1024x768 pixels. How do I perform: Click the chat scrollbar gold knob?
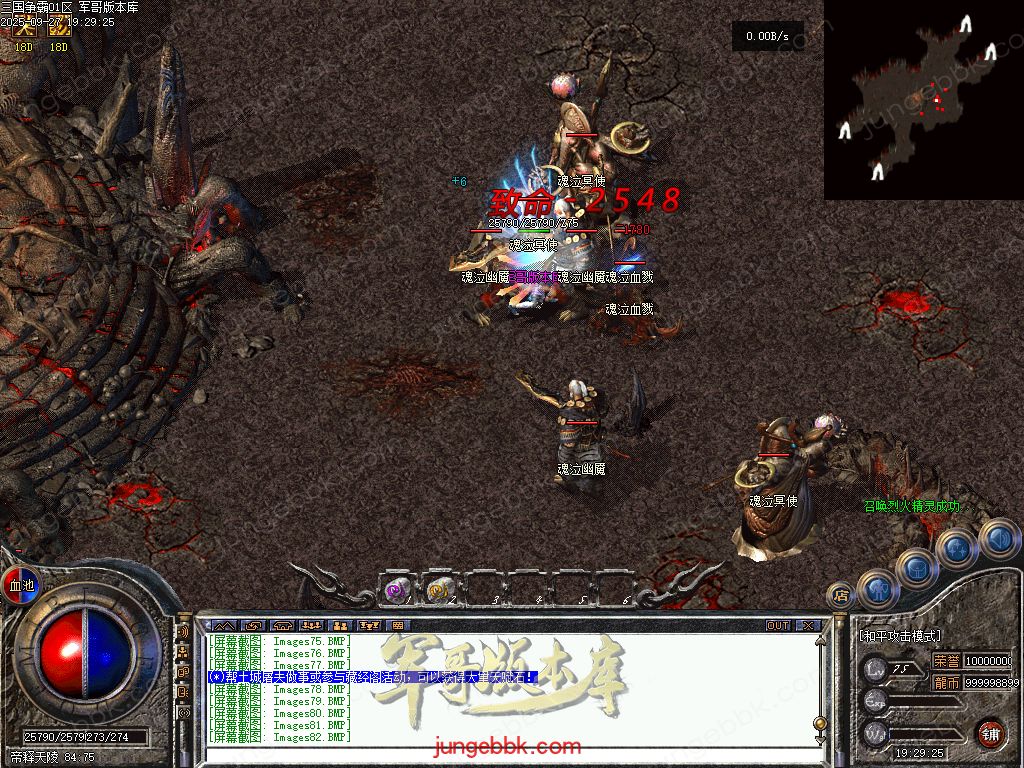point(820,723)
